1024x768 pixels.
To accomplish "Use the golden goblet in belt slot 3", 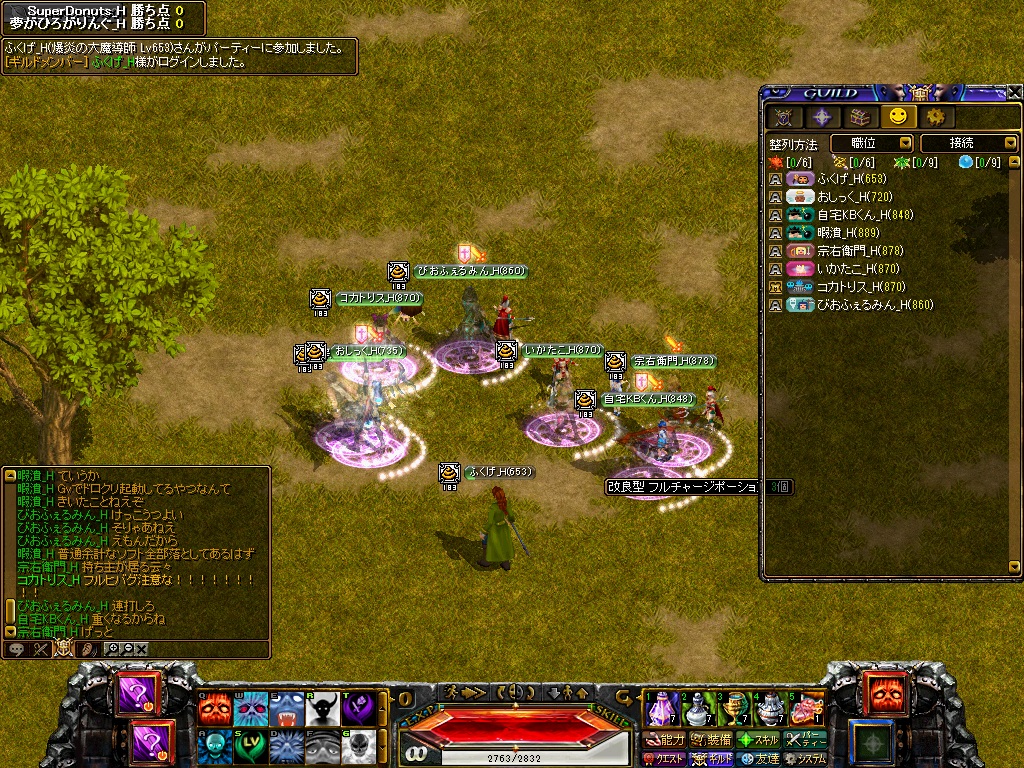I will tap(735, 709).
